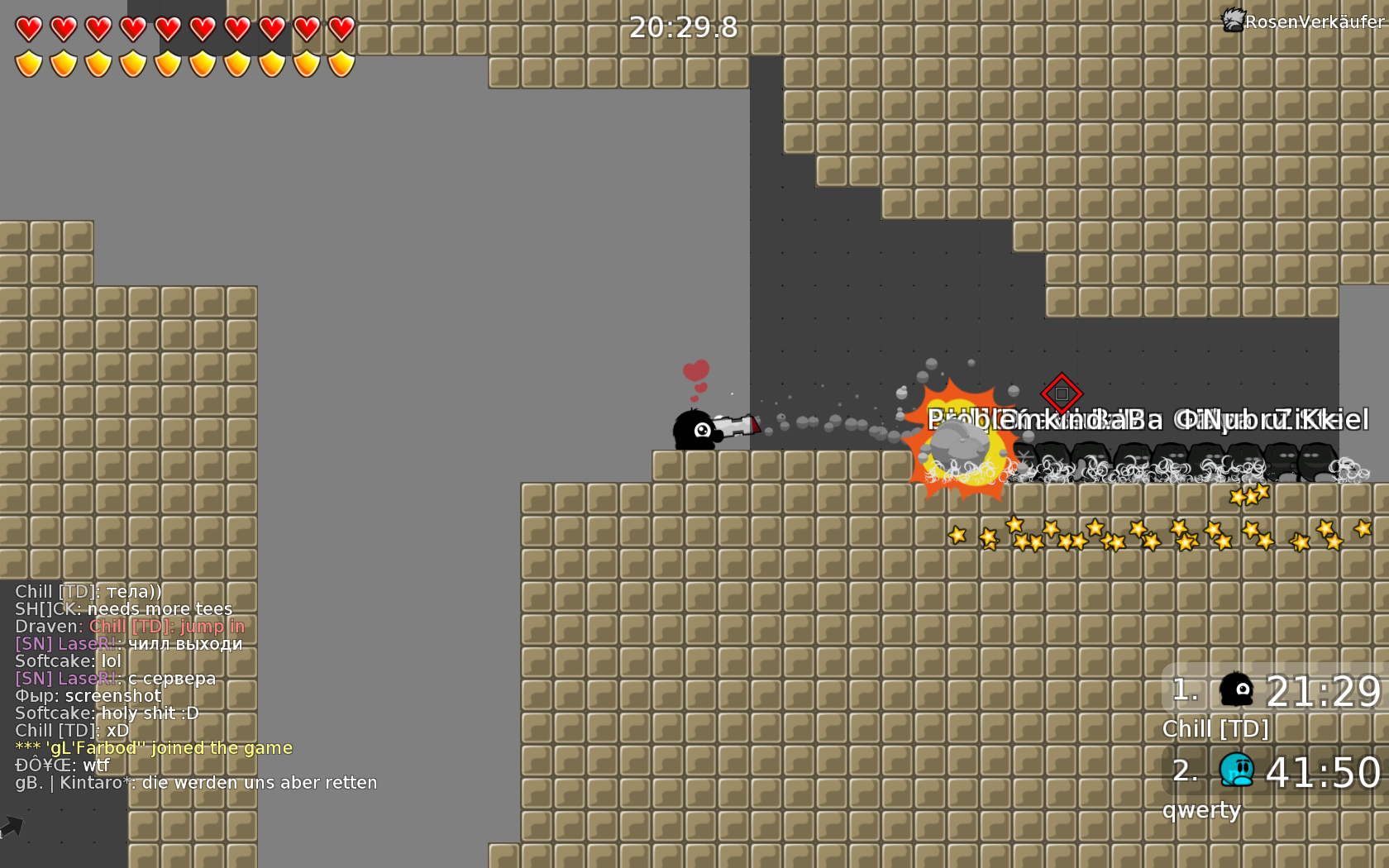1389x868 pixels.
Task: Click the black tee avatar beside 21:29
Action: [x=1238, y=689]
